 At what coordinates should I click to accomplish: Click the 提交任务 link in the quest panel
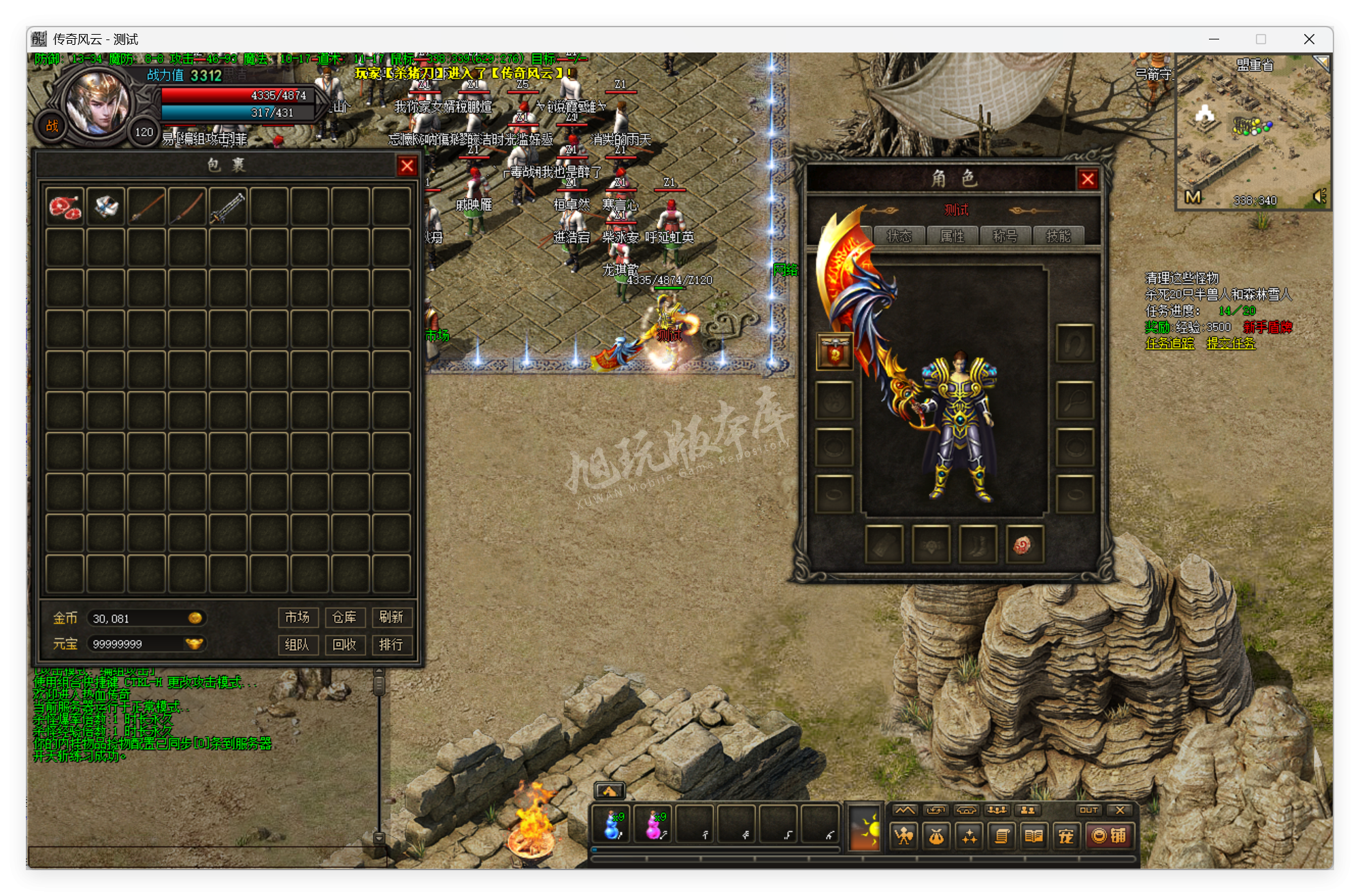[1231, 344]
